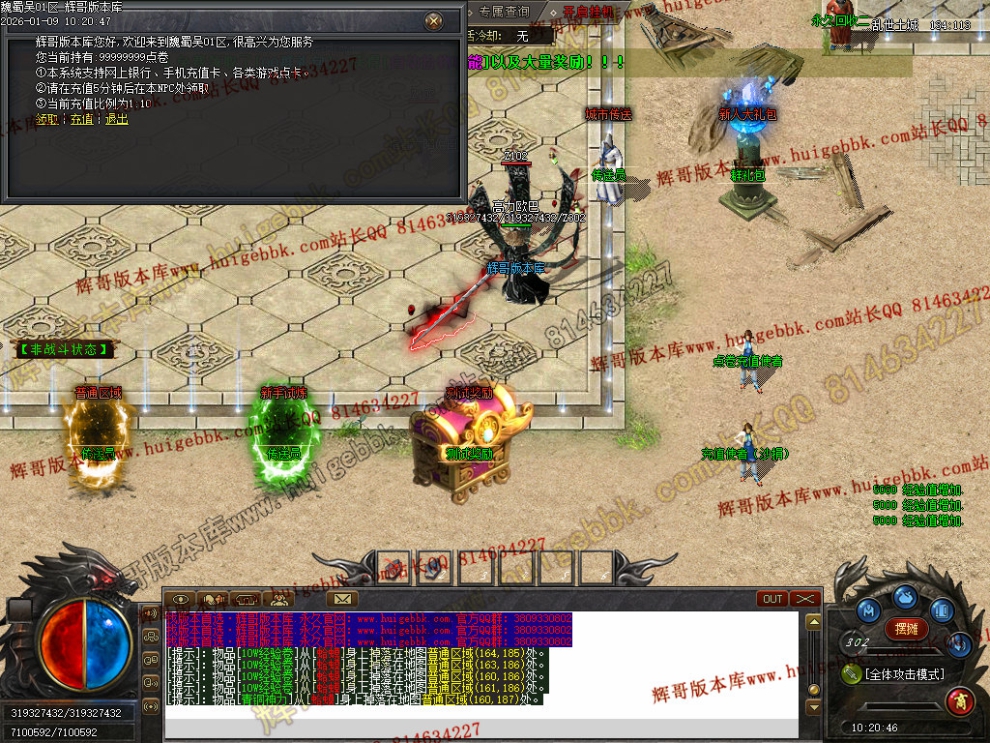Click the crossed-swords button beside OUT
The width and height of the screenshot is (990, 743).
pyautogui.click(x=805, y=599)
